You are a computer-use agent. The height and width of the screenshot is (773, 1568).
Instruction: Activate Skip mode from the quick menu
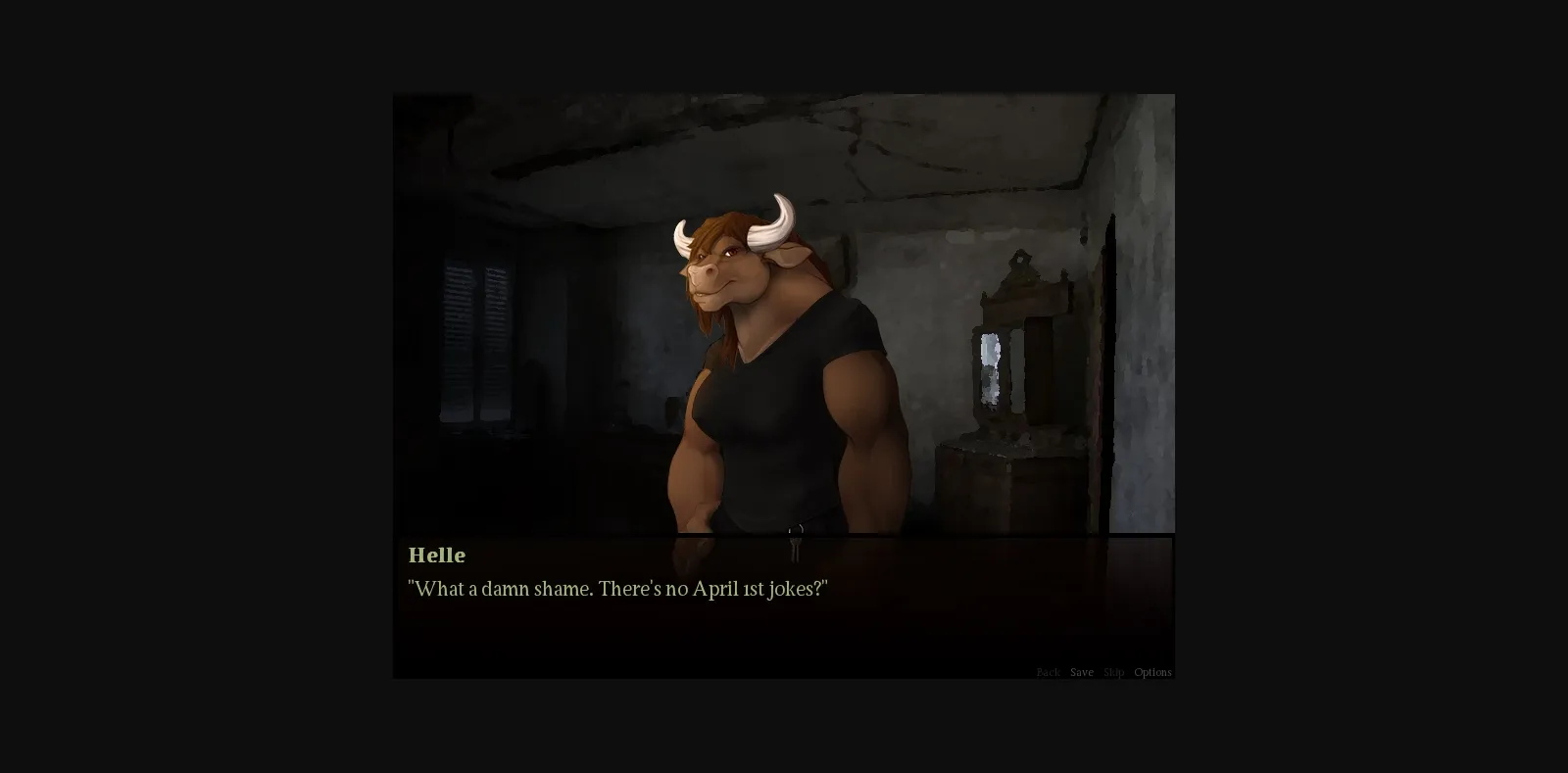pos(1114,672)
